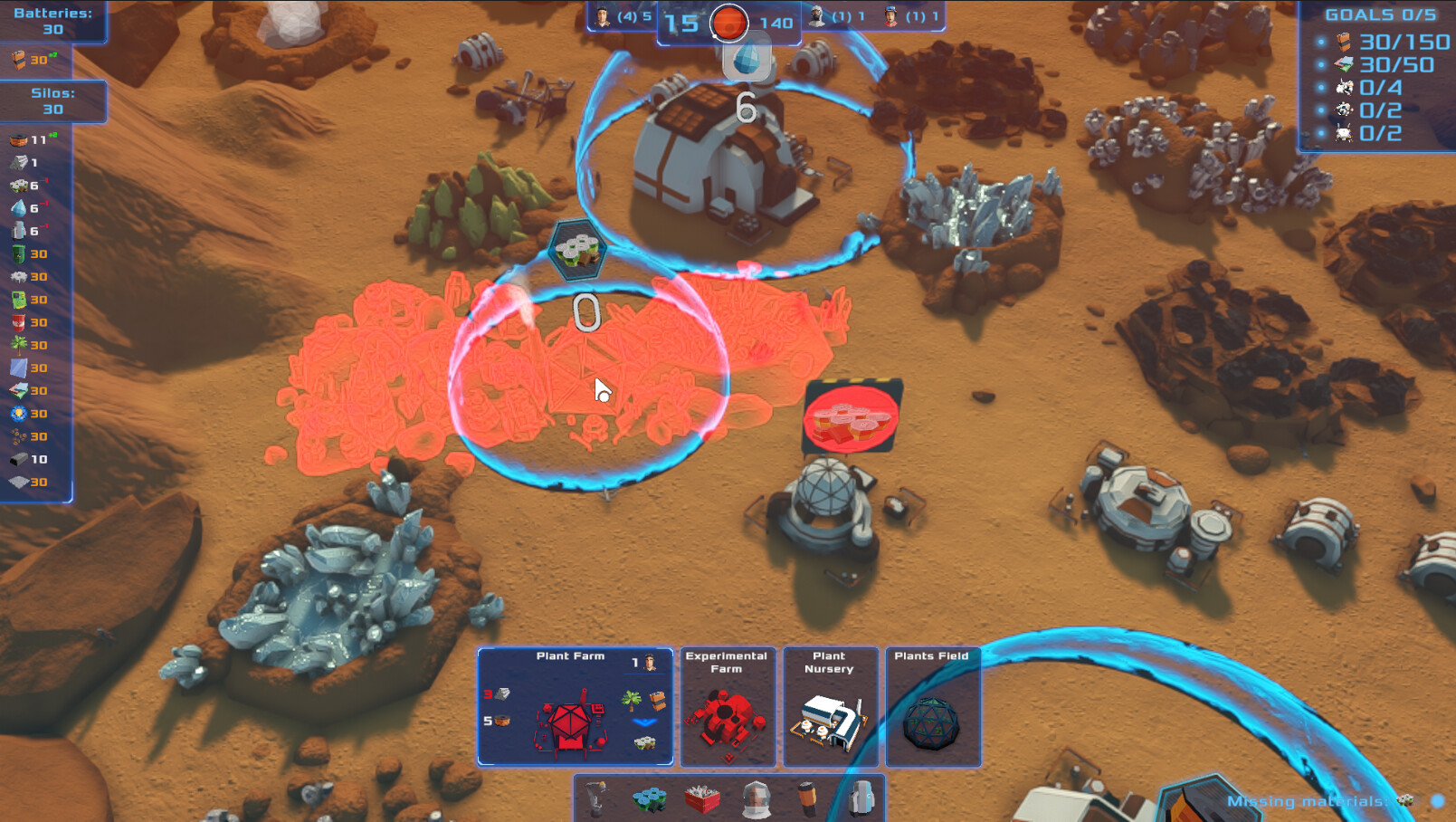Select the green toxic barrel resource icon

pos(16,254)
